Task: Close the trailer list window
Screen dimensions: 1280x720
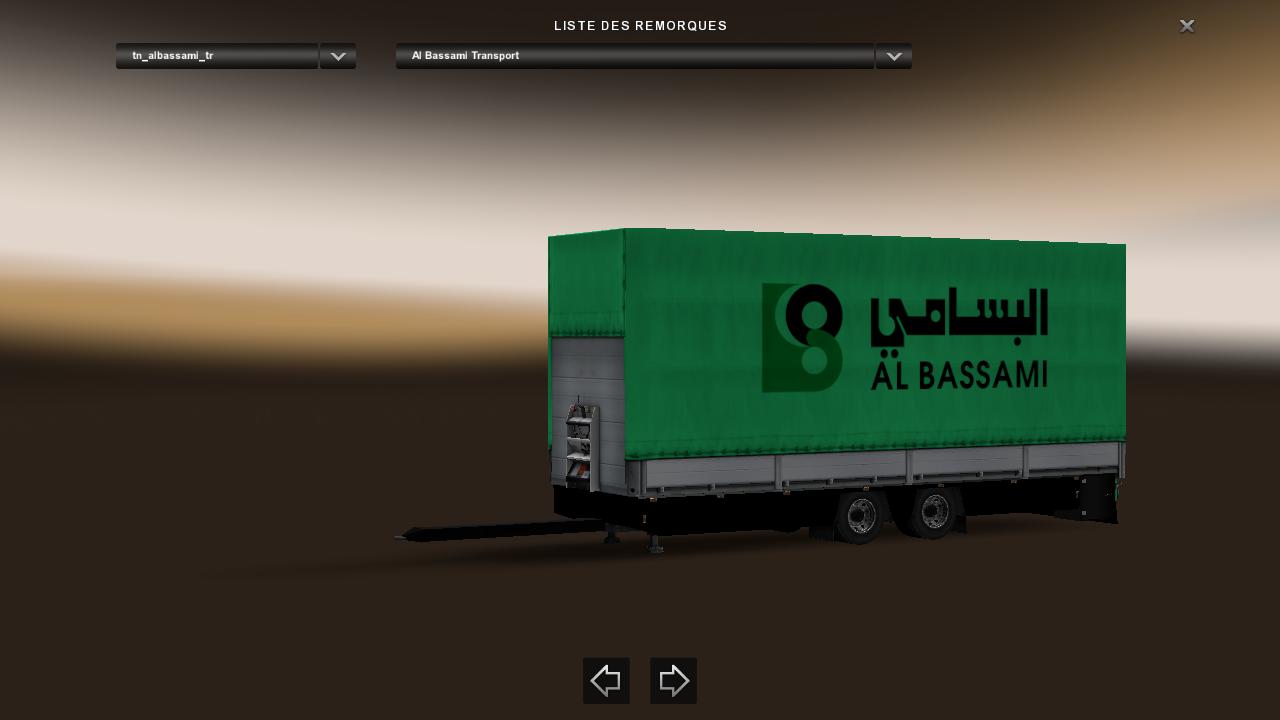Action: point(1187,26)
